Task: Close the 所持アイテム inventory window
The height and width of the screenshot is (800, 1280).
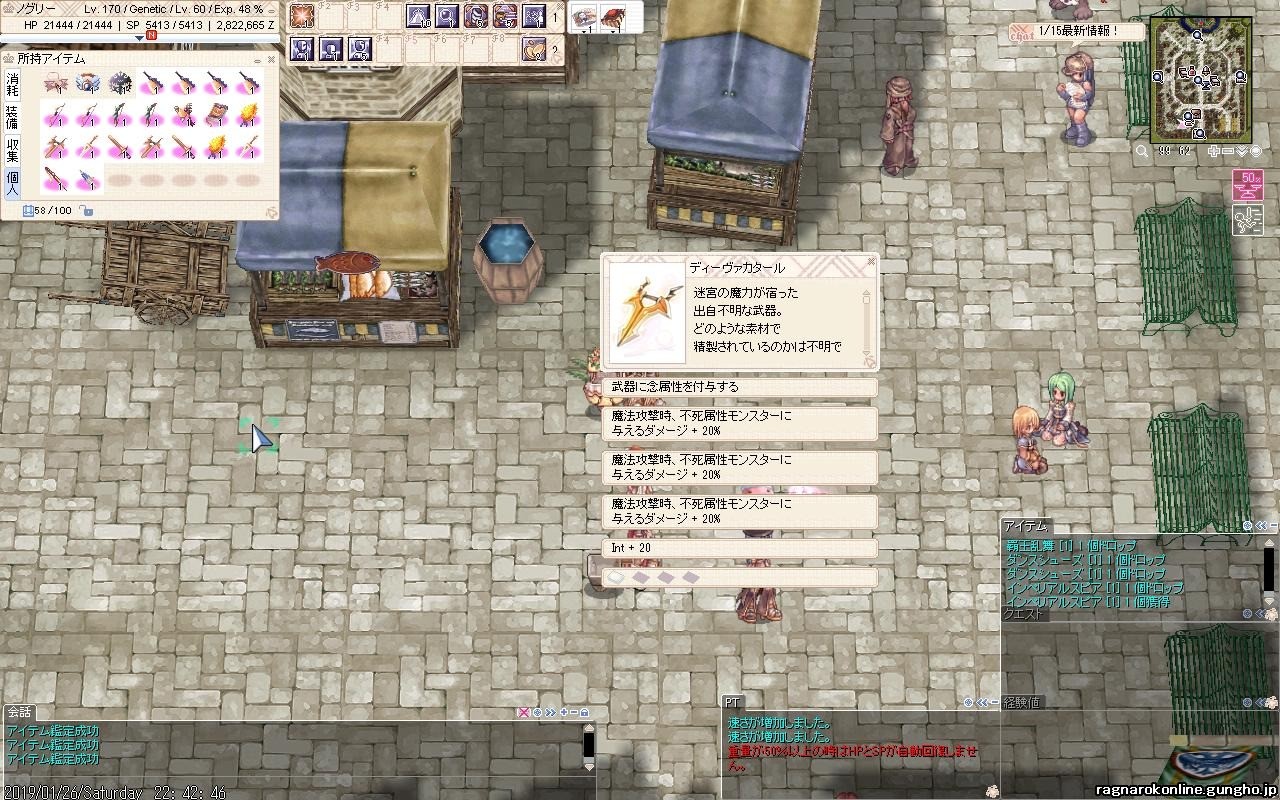Action: pos(269,58)
